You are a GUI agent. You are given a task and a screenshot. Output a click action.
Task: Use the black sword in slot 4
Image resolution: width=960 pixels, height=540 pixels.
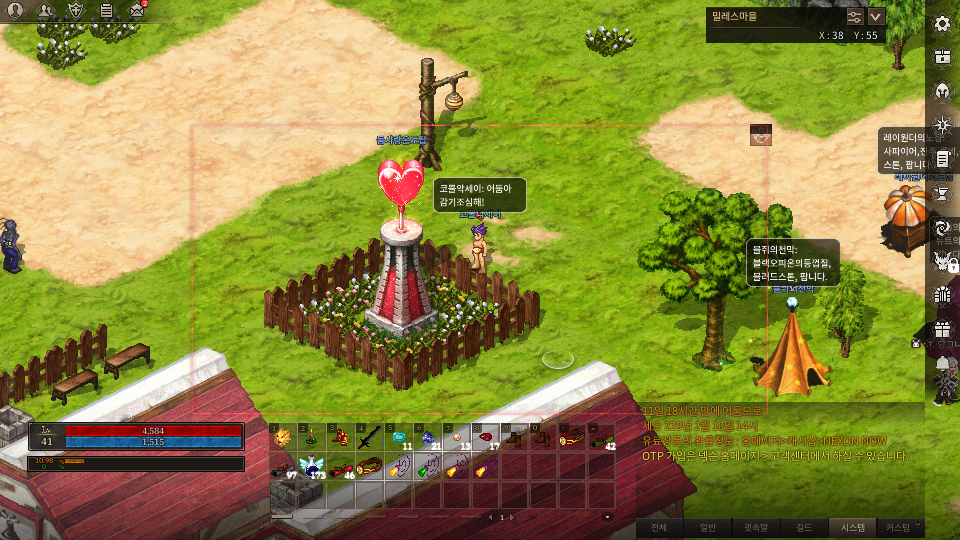pos(369,437)
